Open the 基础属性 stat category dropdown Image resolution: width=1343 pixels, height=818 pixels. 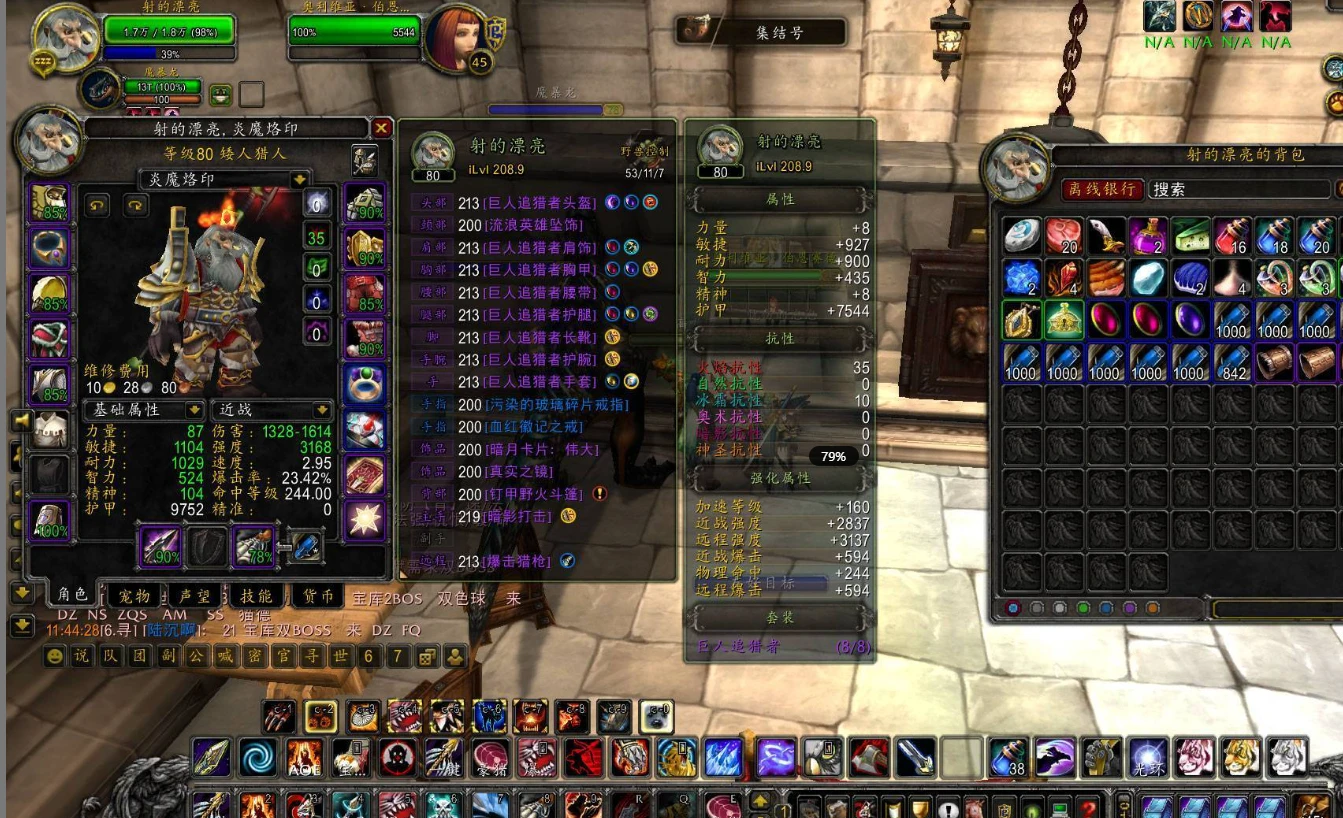194,410
